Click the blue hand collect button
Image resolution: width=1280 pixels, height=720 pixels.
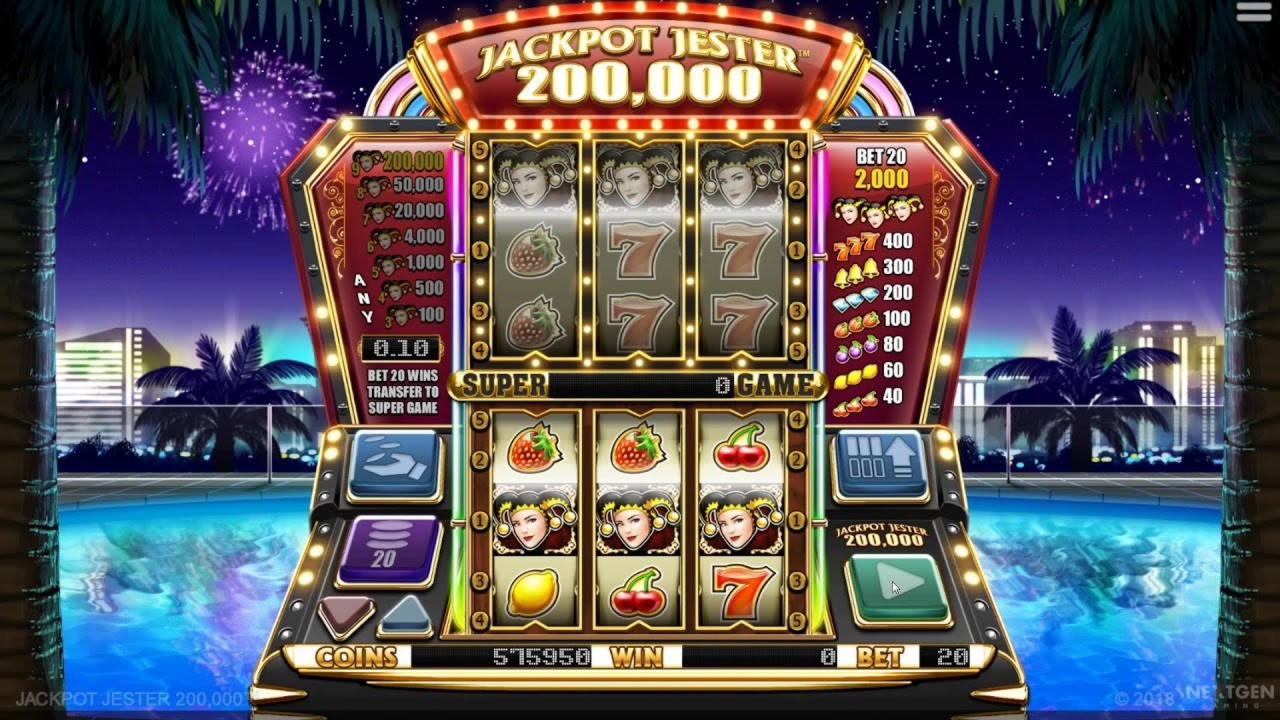[394, 462]
